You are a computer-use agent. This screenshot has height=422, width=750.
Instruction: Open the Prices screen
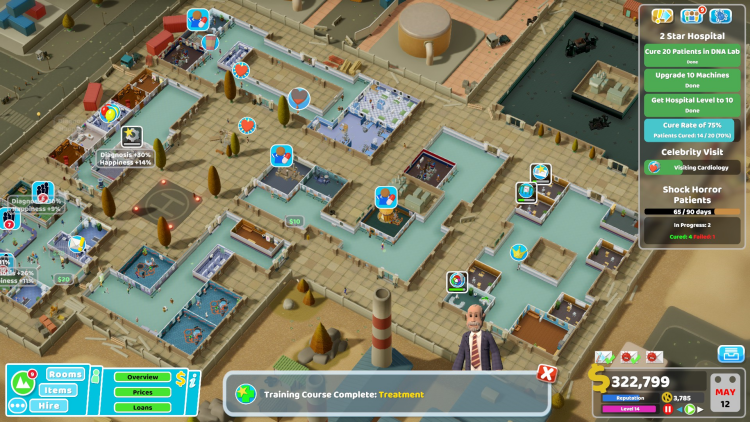click(142, 392)
